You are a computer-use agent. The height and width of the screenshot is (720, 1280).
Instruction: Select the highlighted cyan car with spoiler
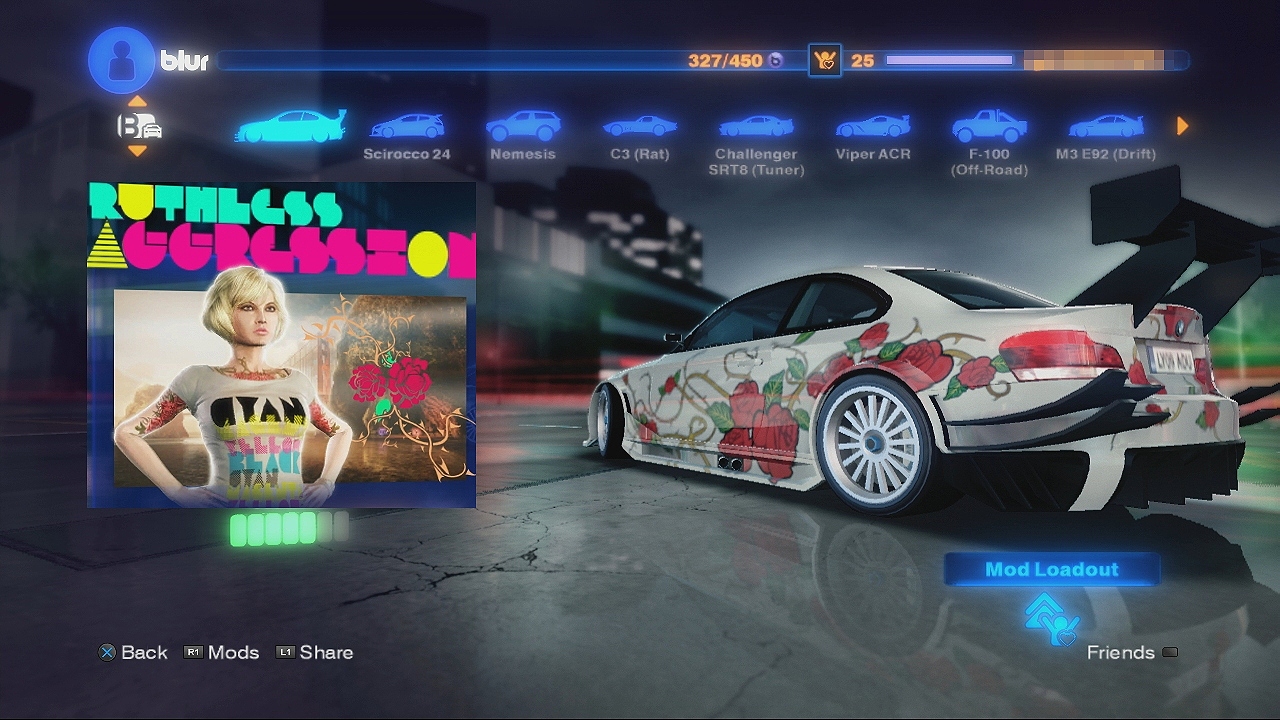[x=290, y=126]
